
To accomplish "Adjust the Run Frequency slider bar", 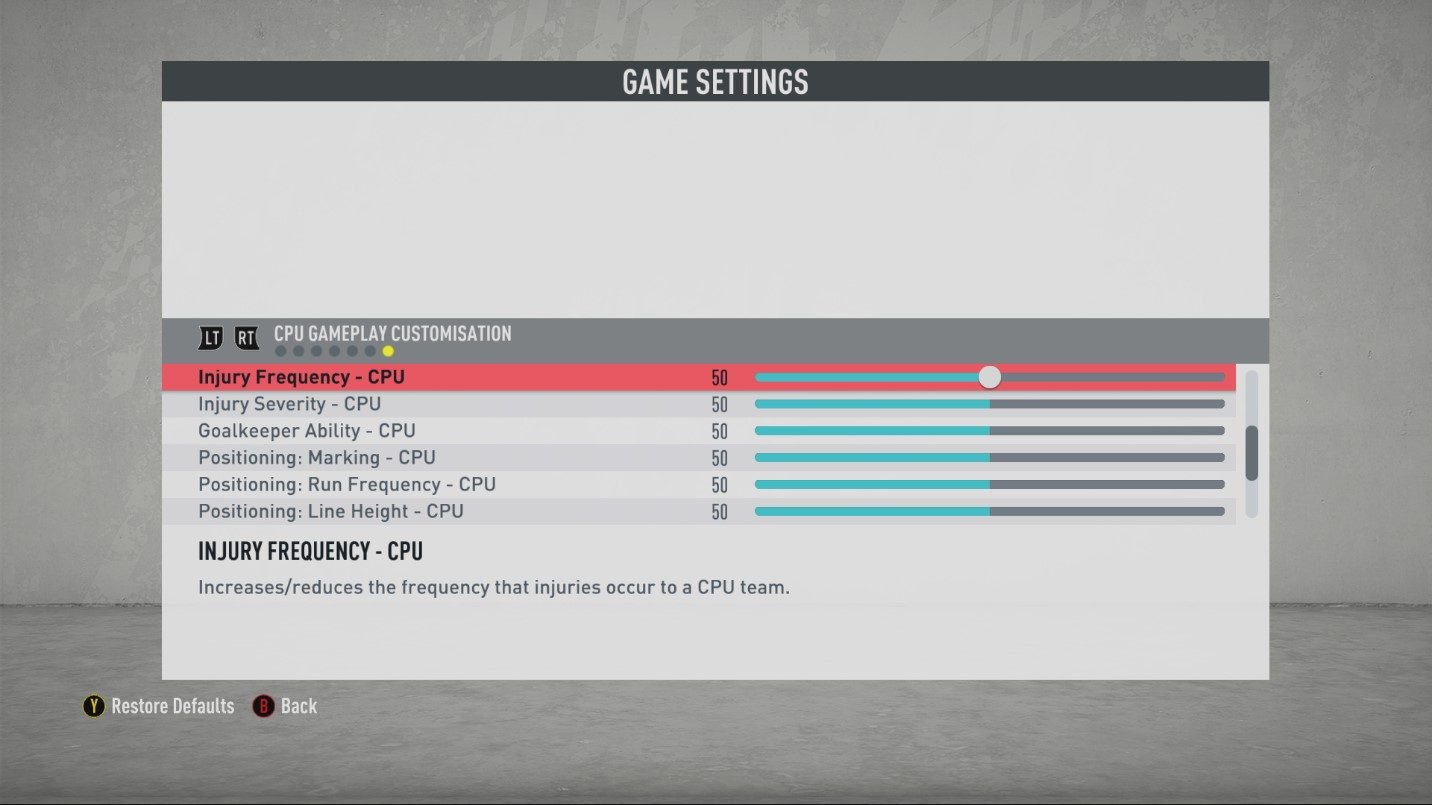I will tap(989, 484).
